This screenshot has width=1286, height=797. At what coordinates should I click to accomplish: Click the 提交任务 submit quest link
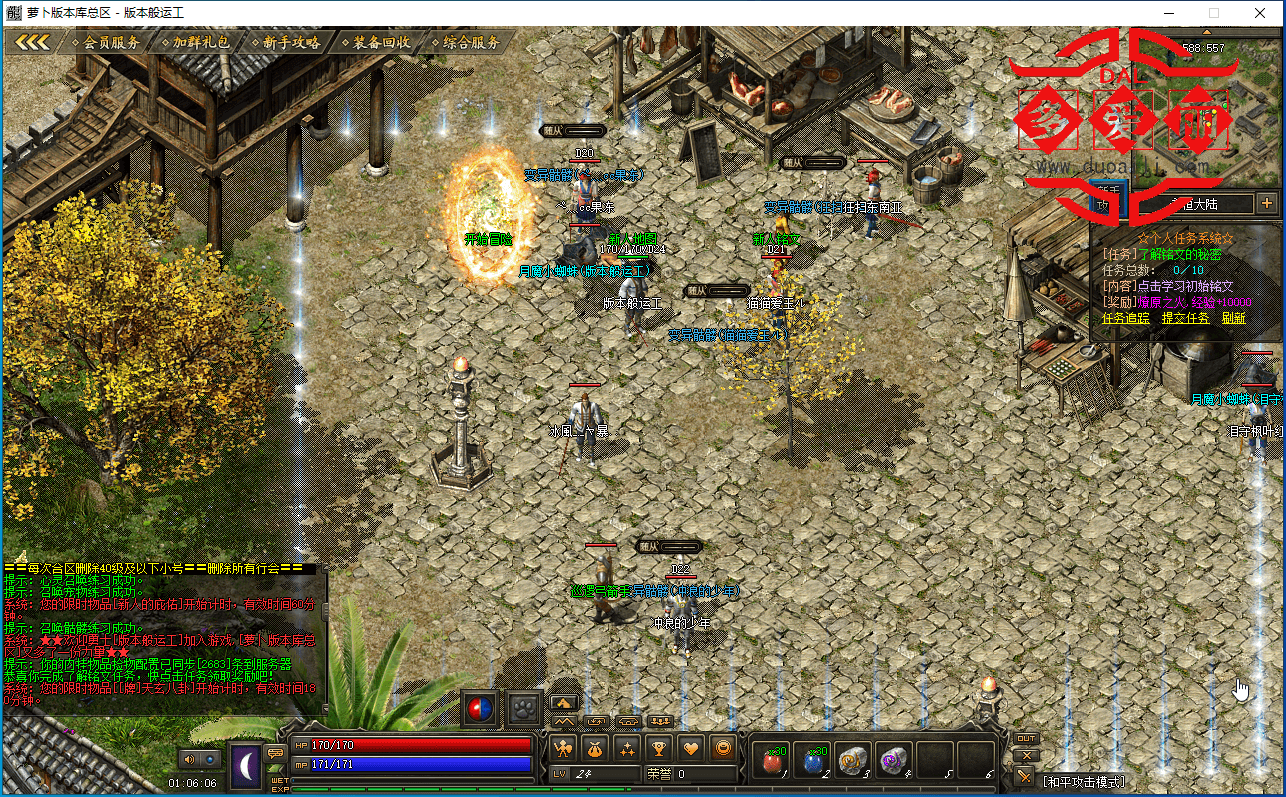[x=1185, y=318]
